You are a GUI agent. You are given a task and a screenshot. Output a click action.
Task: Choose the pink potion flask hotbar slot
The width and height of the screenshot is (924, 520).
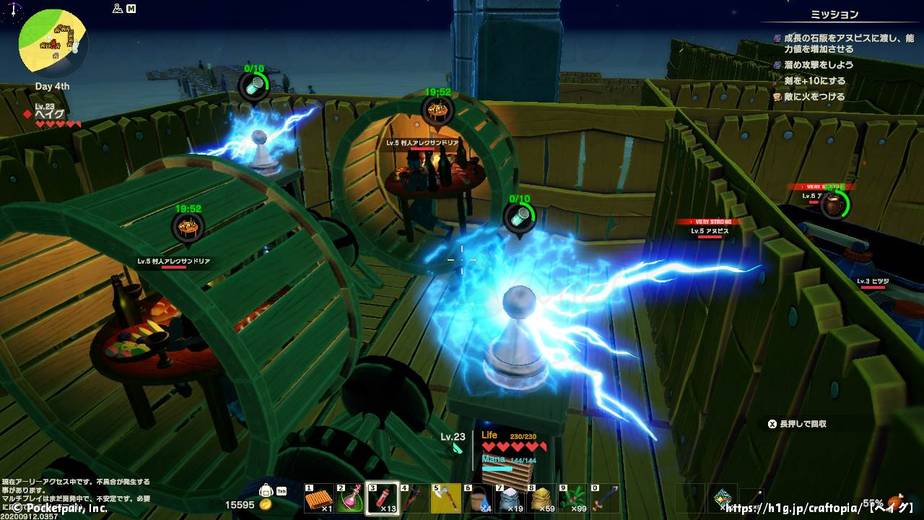[349, 498]
